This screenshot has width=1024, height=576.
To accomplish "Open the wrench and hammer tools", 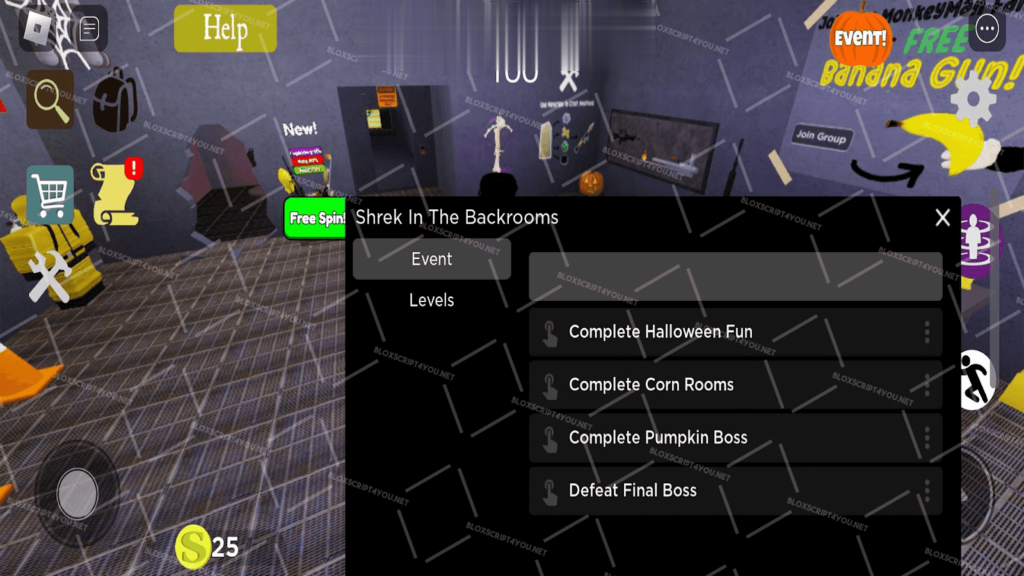I will click(x=48, y=275).
